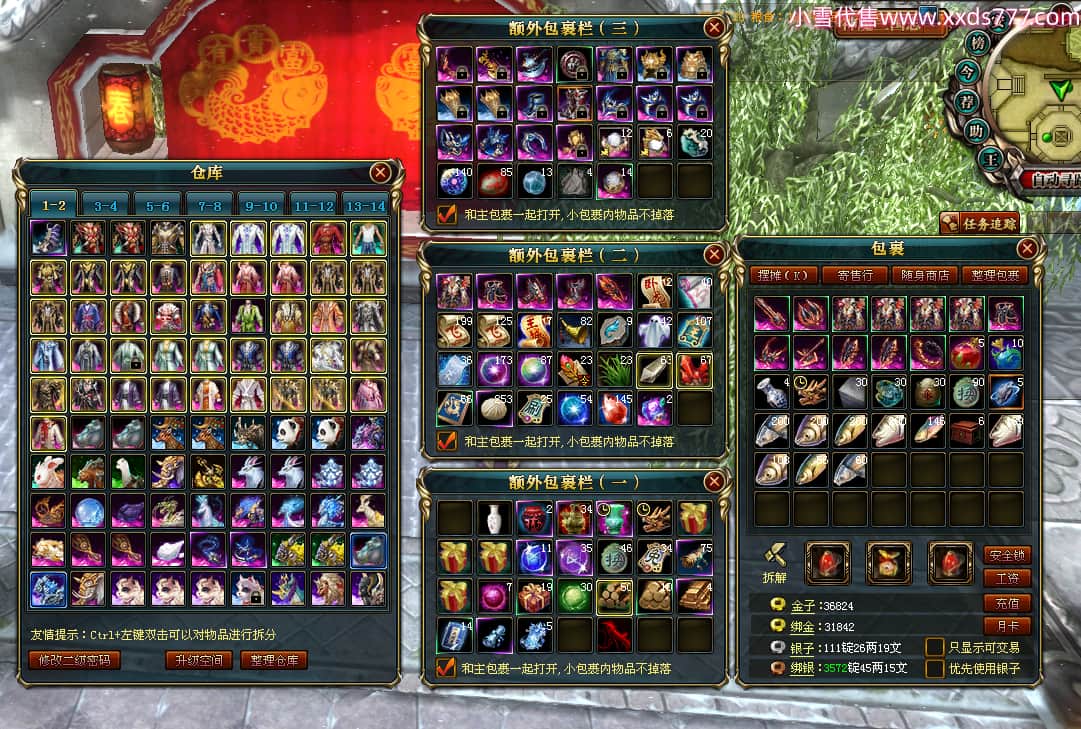Enable the 优先使用银子 checkbox
This screenshot has height=729, width=1081.
coord(935,668)
